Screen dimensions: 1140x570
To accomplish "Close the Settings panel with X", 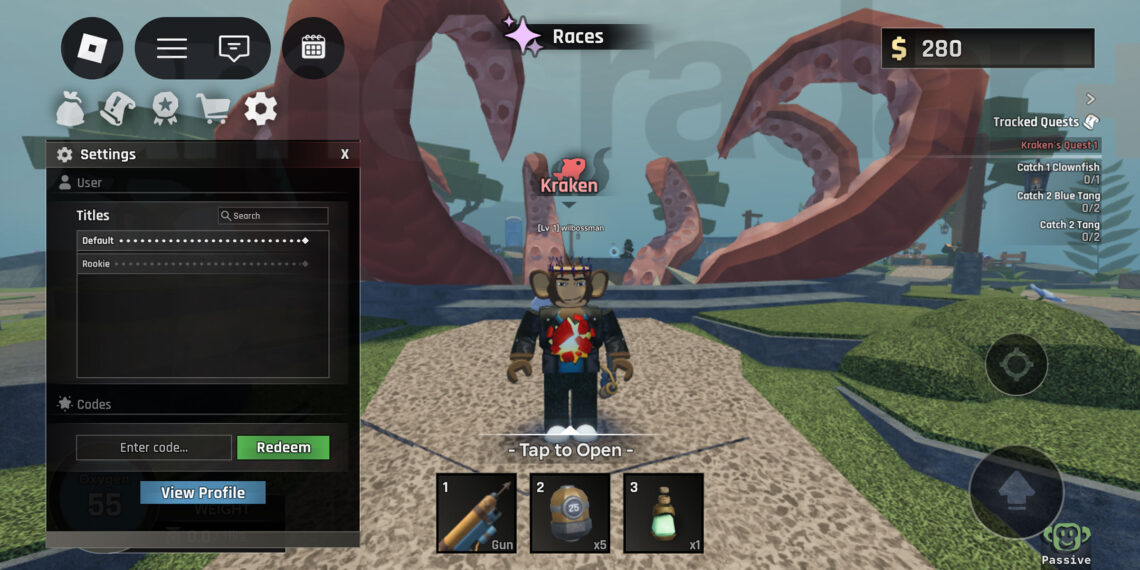I will (x=345, y=154).
